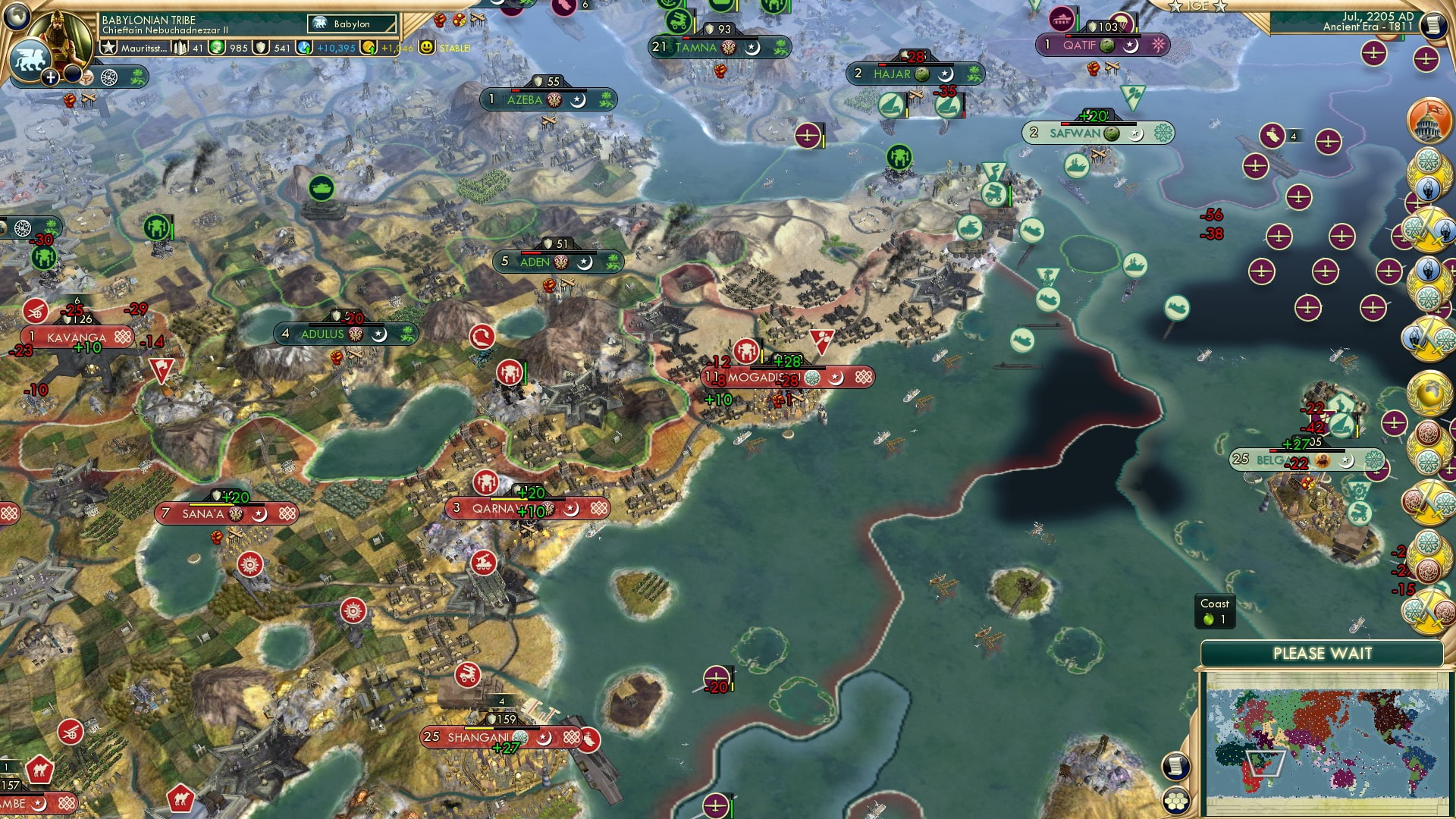Toggle the IGE star banner at top
Viewport: 1456px width, 819px height.
coord(1196,6)
